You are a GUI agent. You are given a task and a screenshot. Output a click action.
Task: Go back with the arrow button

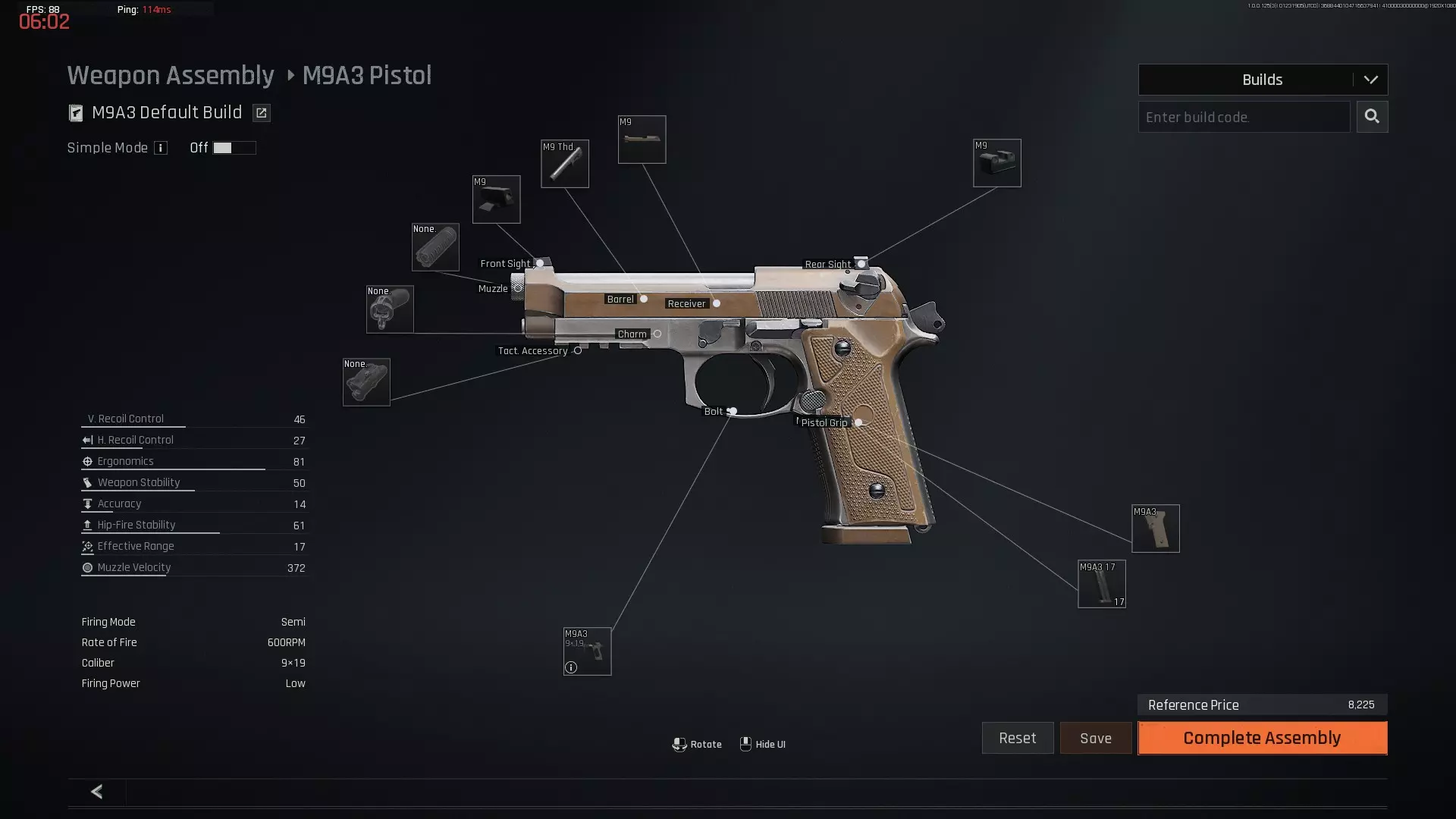click(96, 792)
